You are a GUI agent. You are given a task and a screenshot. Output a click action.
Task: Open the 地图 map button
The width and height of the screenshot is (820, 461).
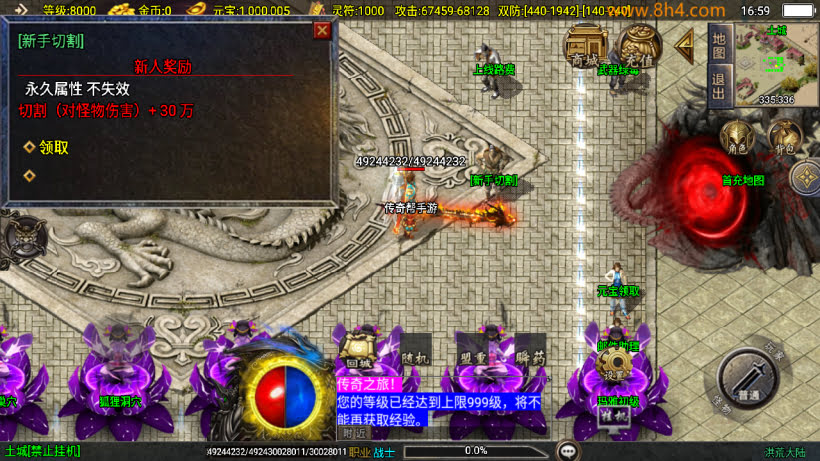coord(718,42)
